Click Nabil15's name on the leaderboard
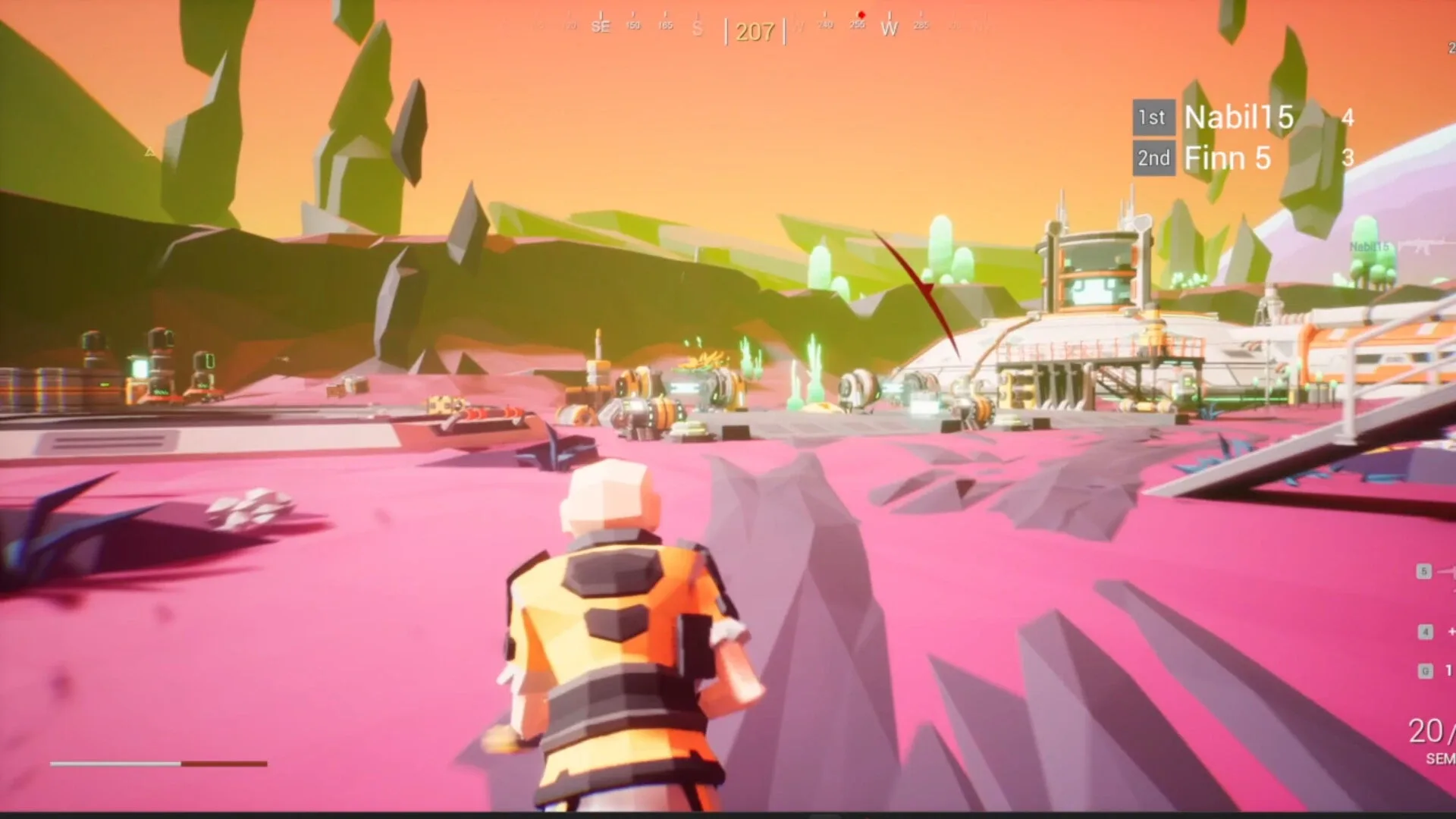 tap(1238, 118)
